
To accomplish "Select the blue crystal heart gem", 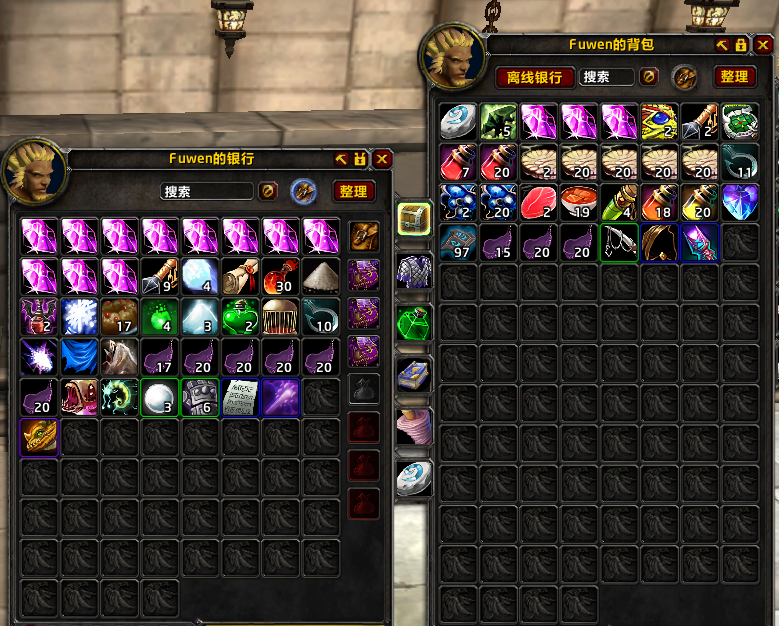I will point(739,201).
